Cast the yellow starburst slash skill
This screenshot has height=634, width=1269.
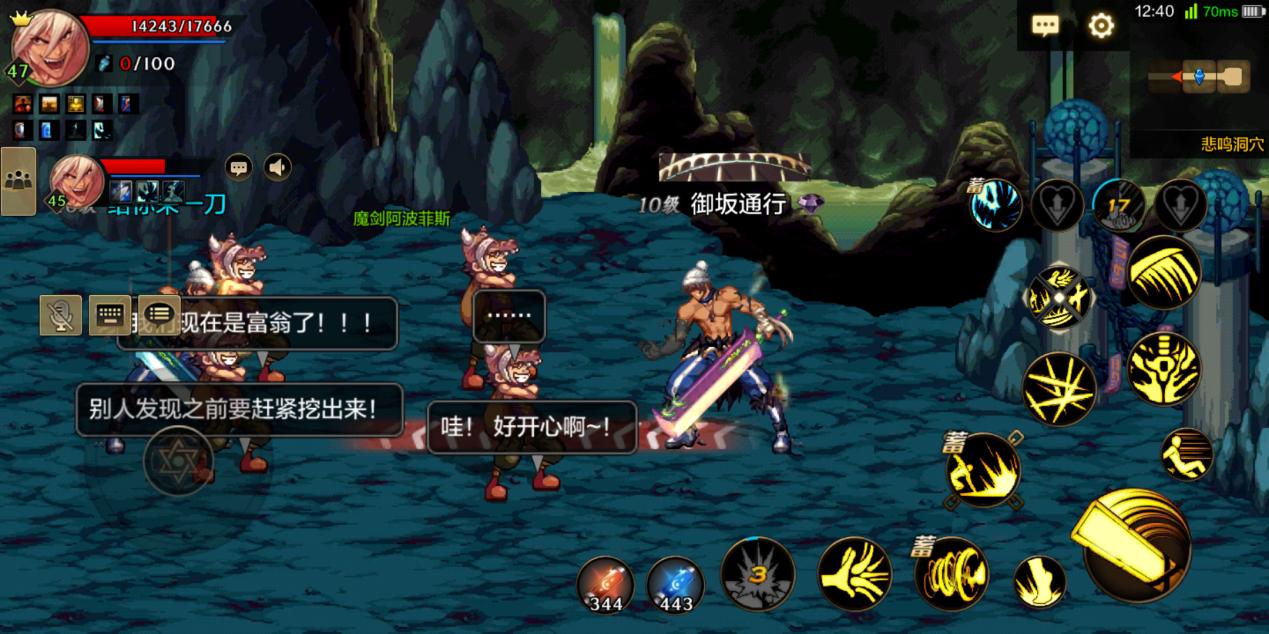pos(1059,388)
